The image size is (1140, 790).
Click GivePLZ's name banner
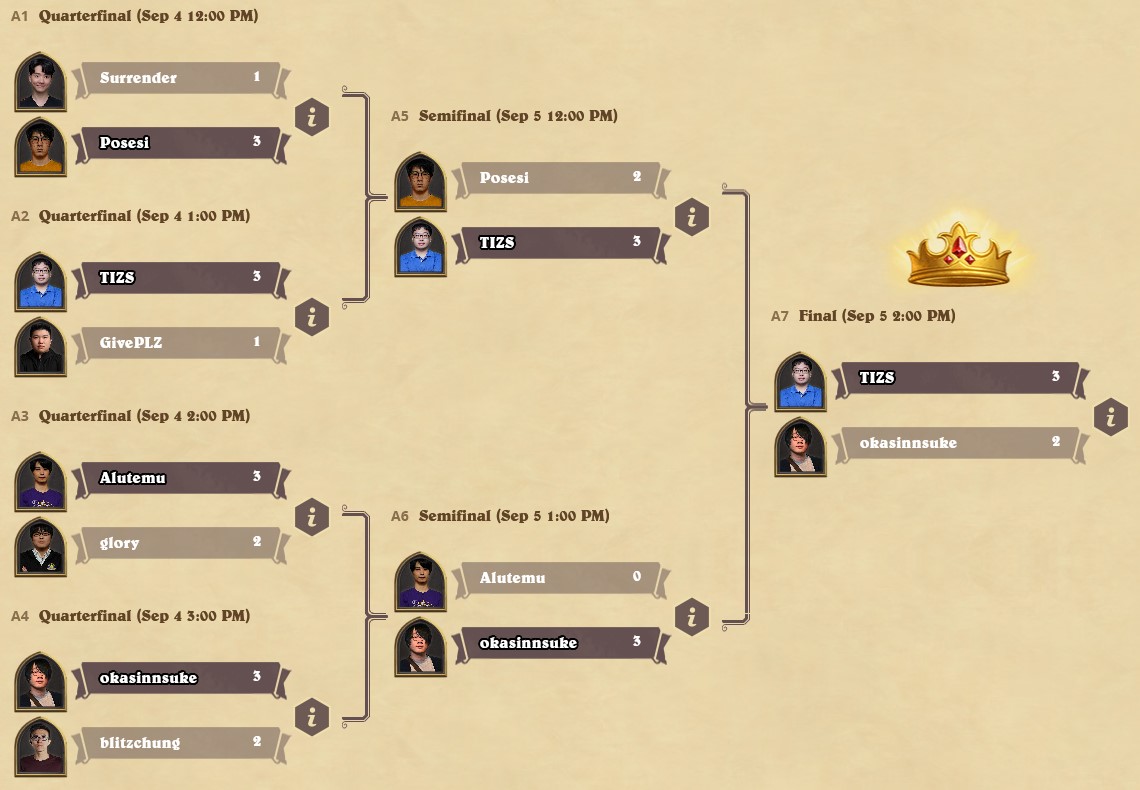(180, 343)
